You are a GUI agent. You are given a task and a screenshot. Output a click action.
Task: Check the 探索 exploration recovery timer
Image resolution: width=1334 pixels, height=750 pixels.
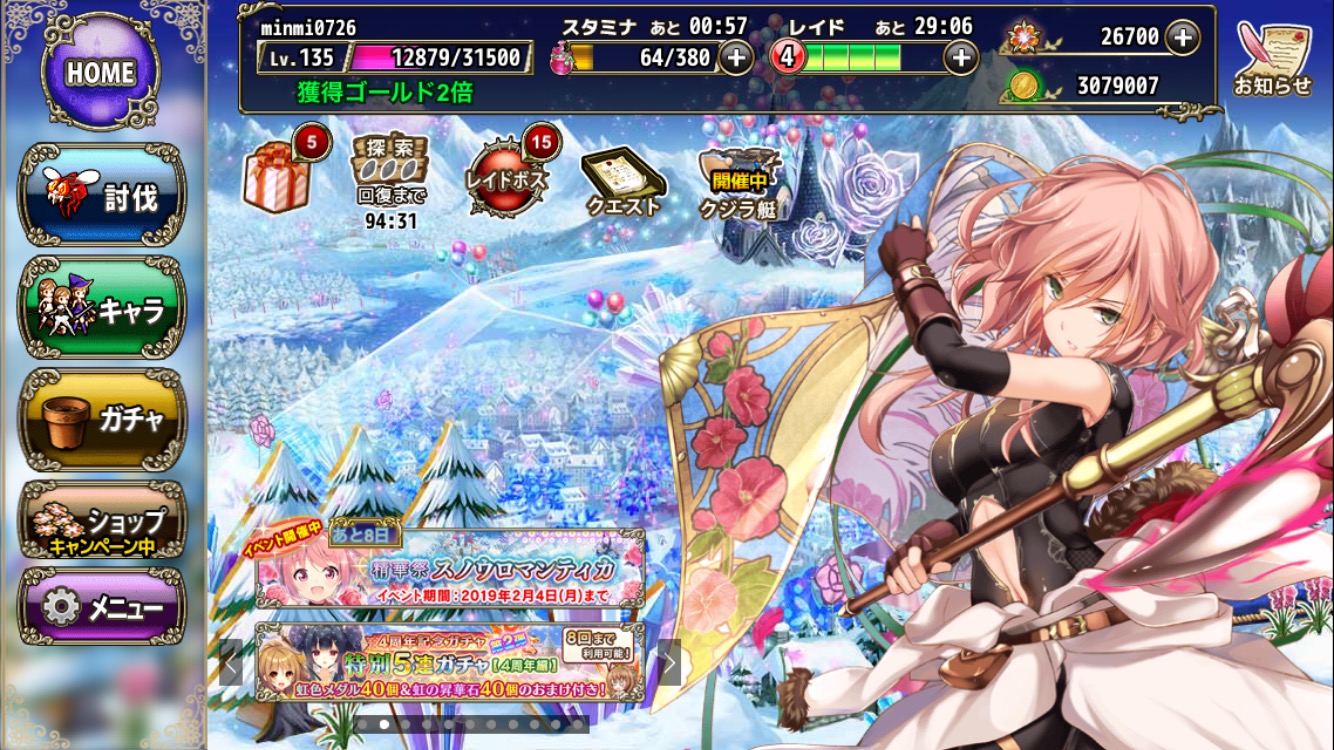point(392,182)
